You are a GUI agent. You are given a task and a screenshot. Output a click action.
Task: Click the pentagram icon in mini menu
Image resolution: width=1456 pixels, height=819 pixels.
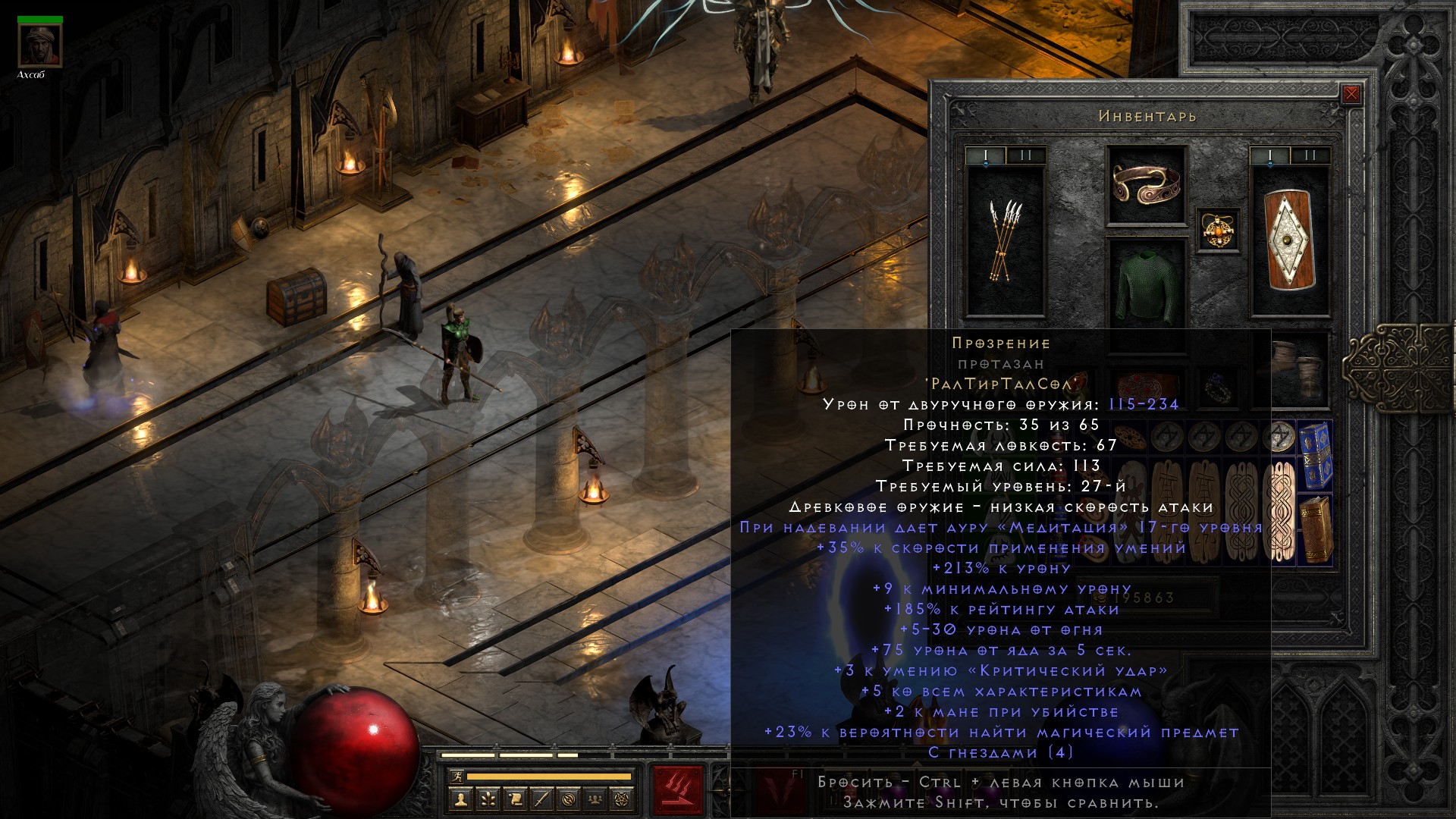[x=623, y=799]
